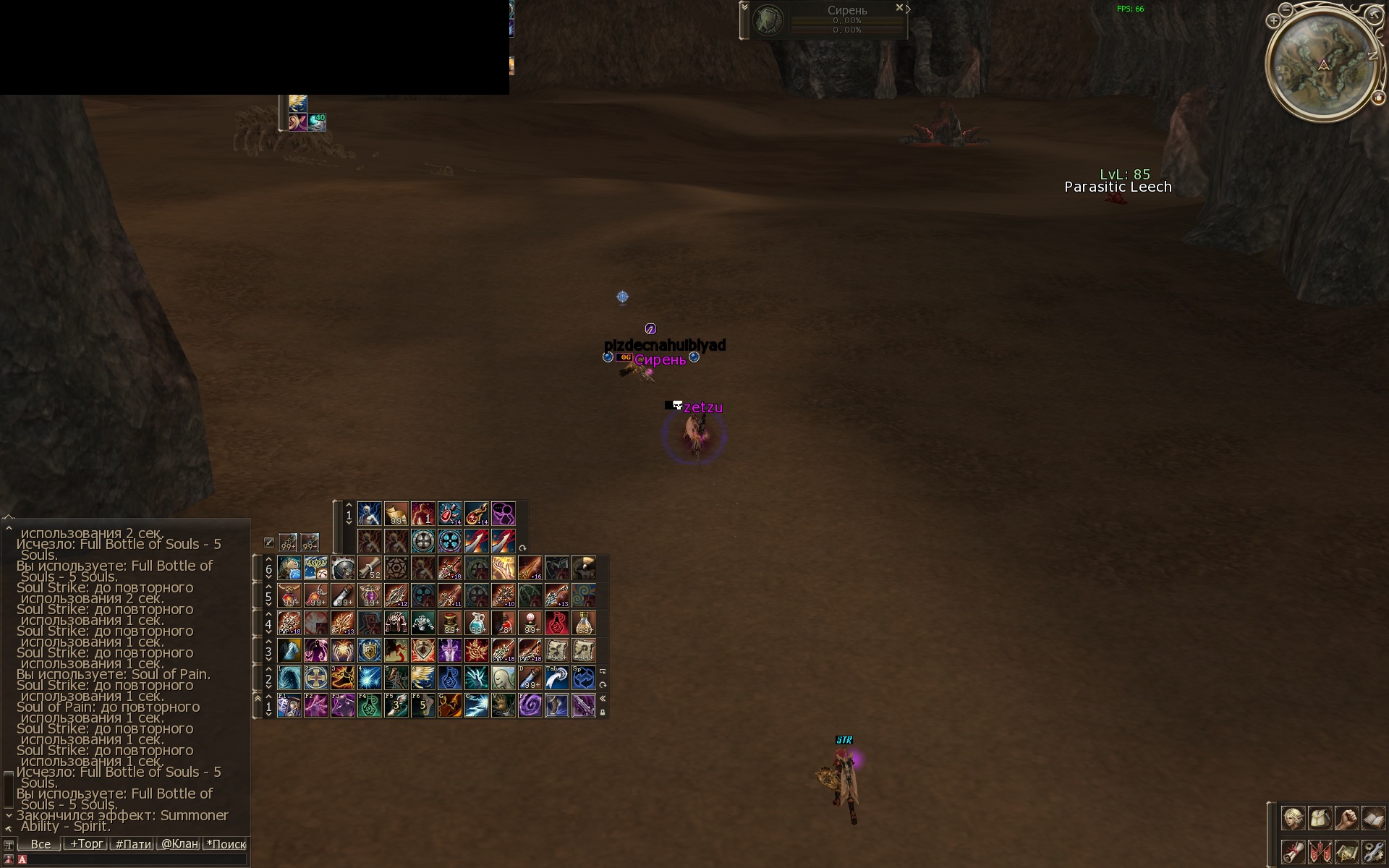Use the F4 green potion flask skill

pos(369,705)
